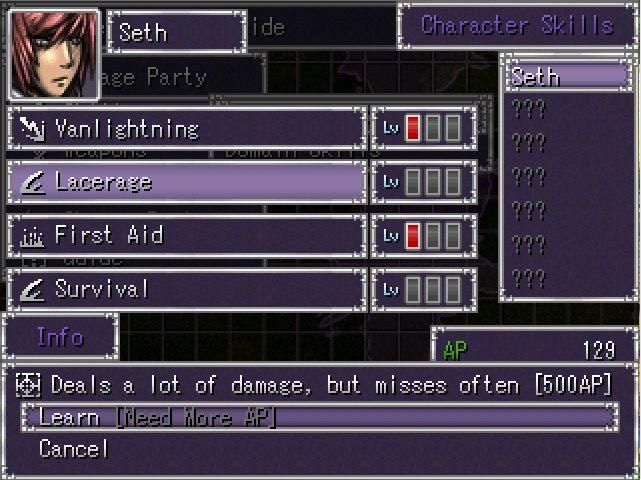Choose the Lacerage skill row
641x480 pixels.
186,182
